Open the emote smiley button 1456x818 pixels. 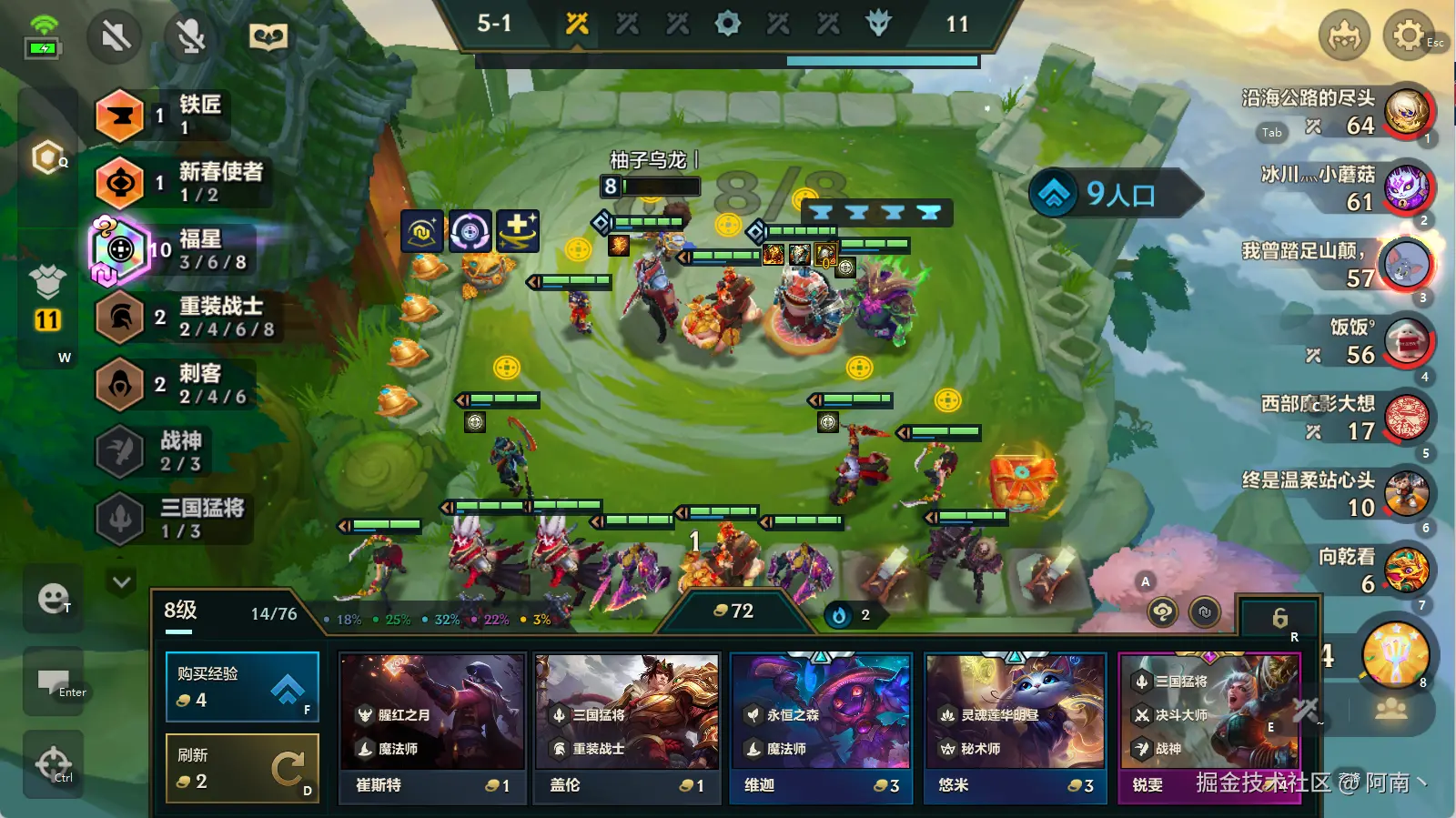53,598
